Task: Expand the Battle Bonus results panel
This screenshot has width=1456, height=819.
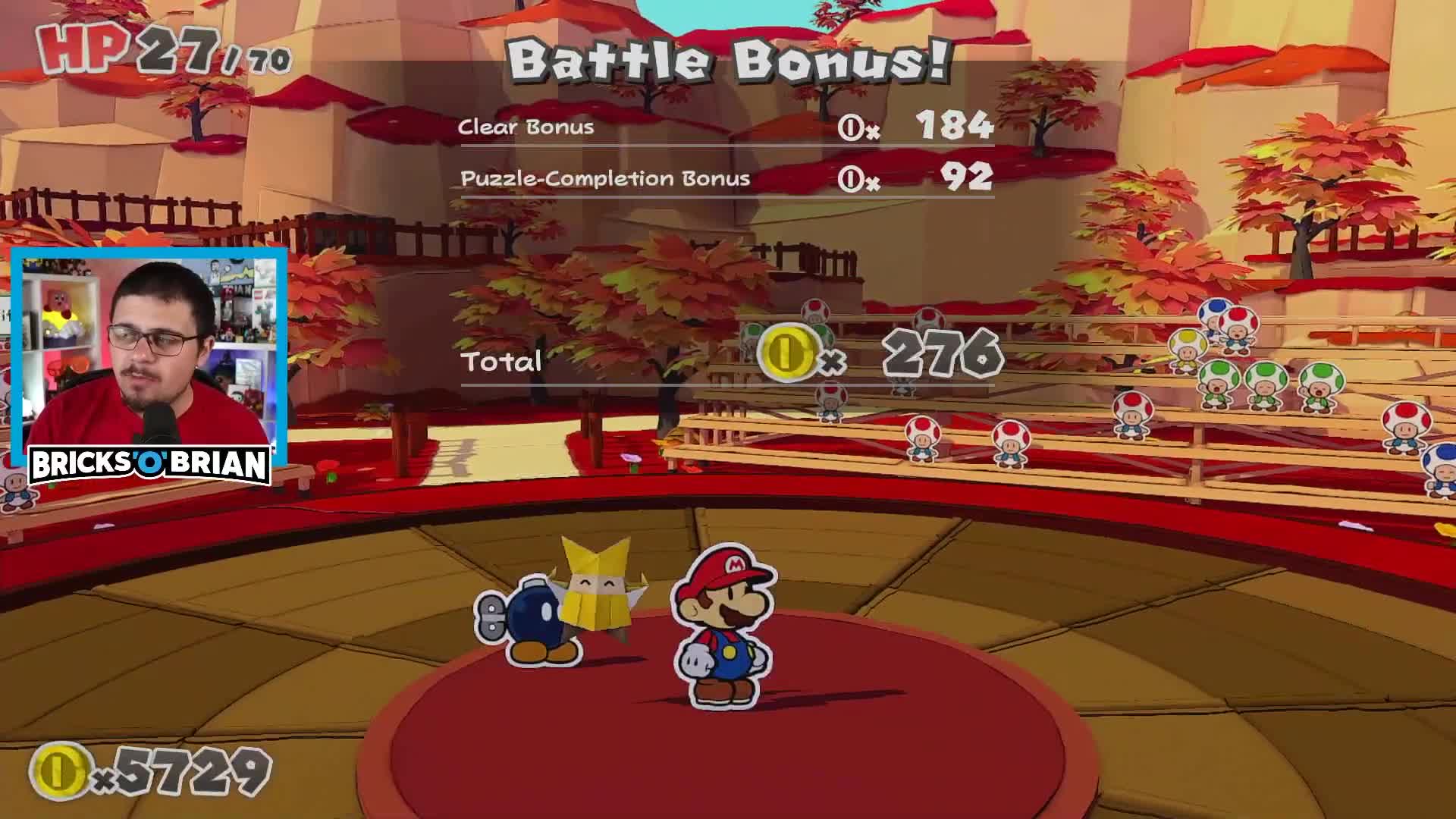Action: (x=728, y=61)
